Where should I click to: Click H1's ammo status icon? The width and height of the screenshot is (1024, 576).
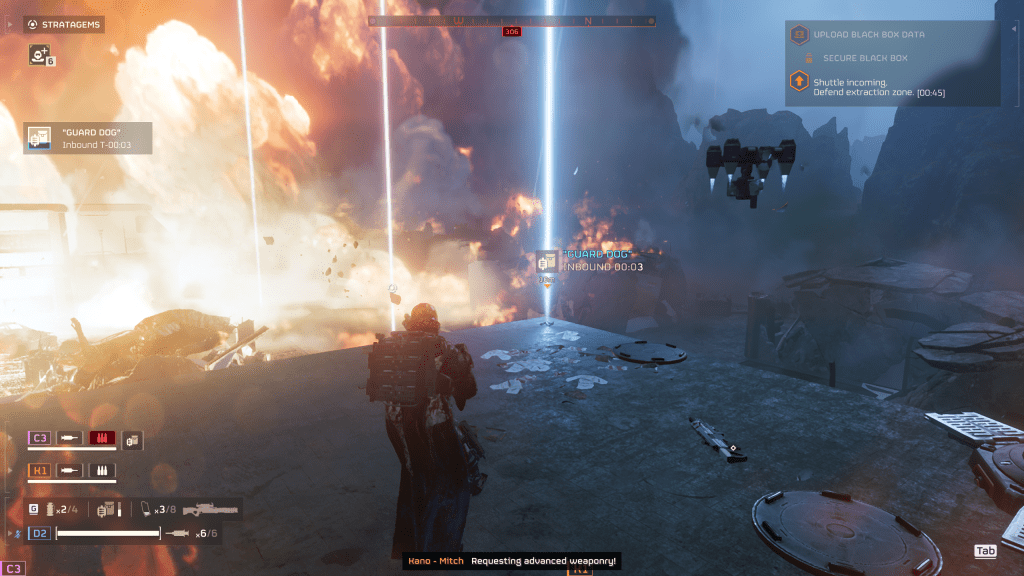(x=102, y=469)
